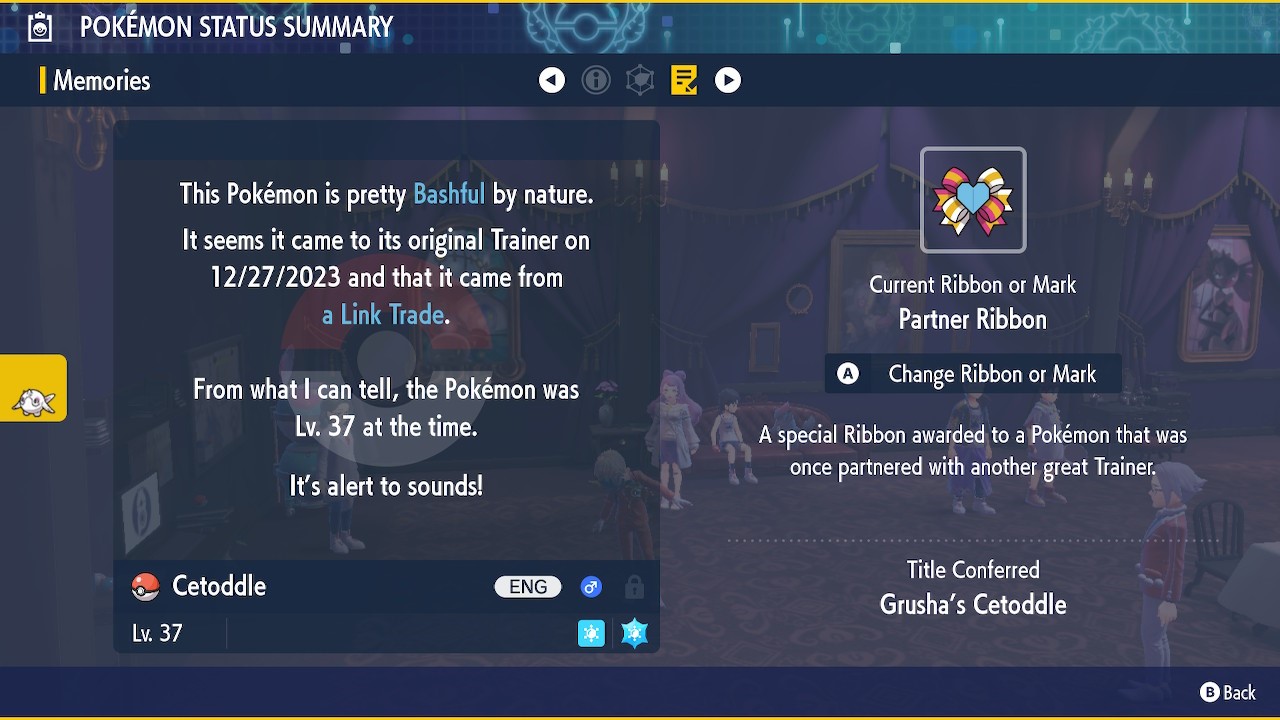
Task: Select the Cetoddle side tab
Action: point(34,388)
